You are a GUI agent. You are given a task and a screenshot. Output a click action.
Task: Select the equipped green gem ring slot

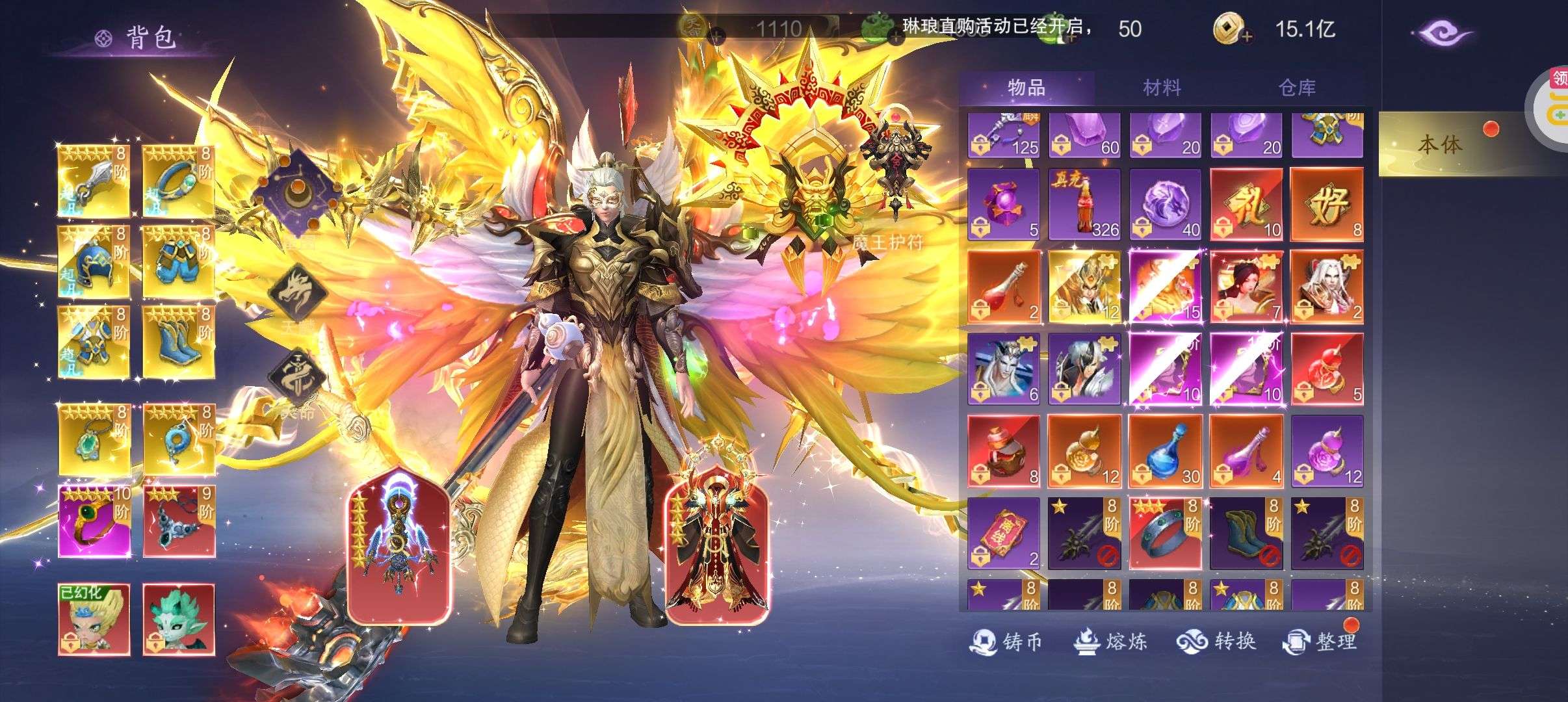pos(94,521)
